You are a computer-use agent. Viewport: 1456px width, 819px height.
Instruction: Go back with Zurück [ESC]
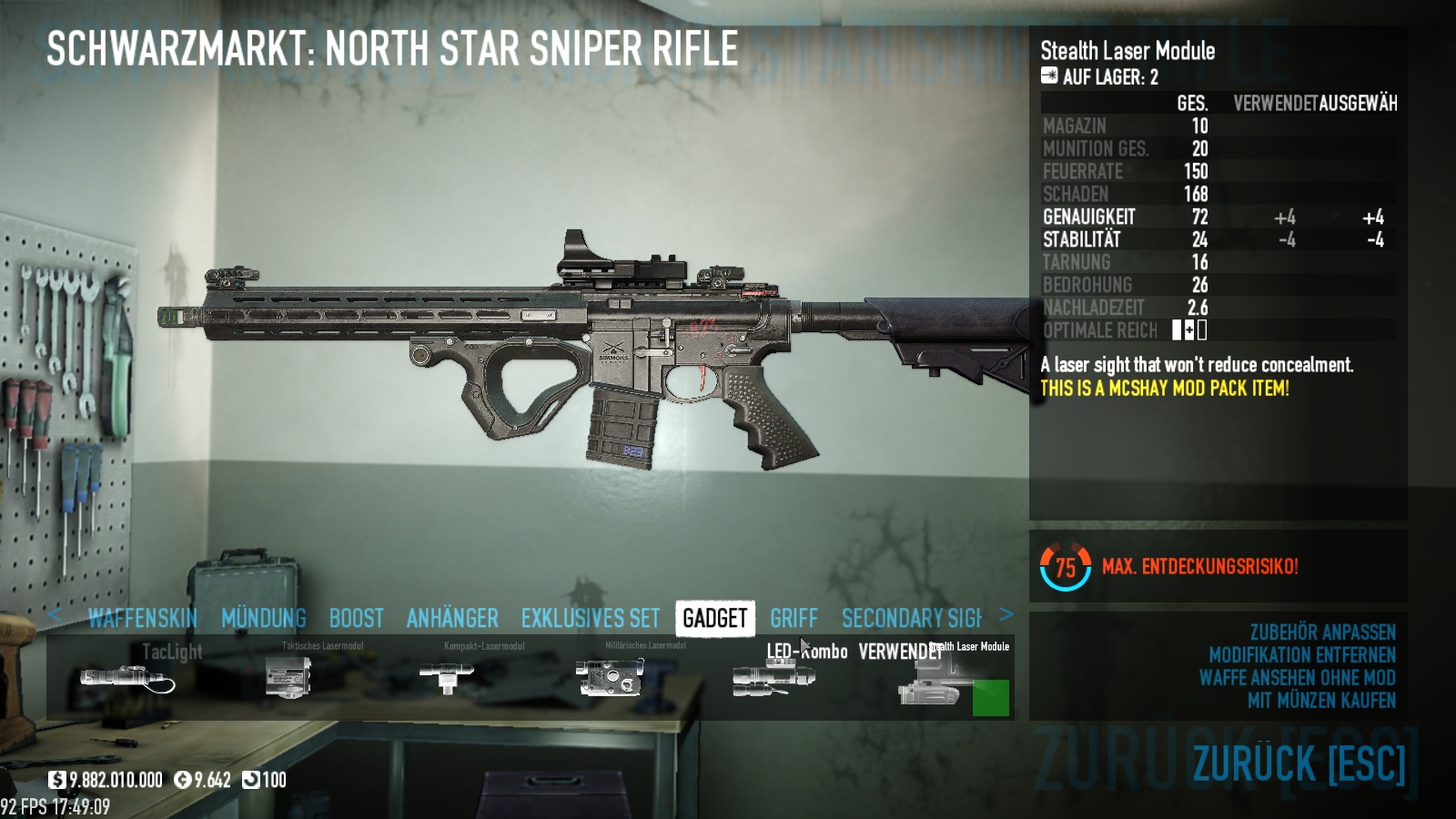coord(1299,763)
